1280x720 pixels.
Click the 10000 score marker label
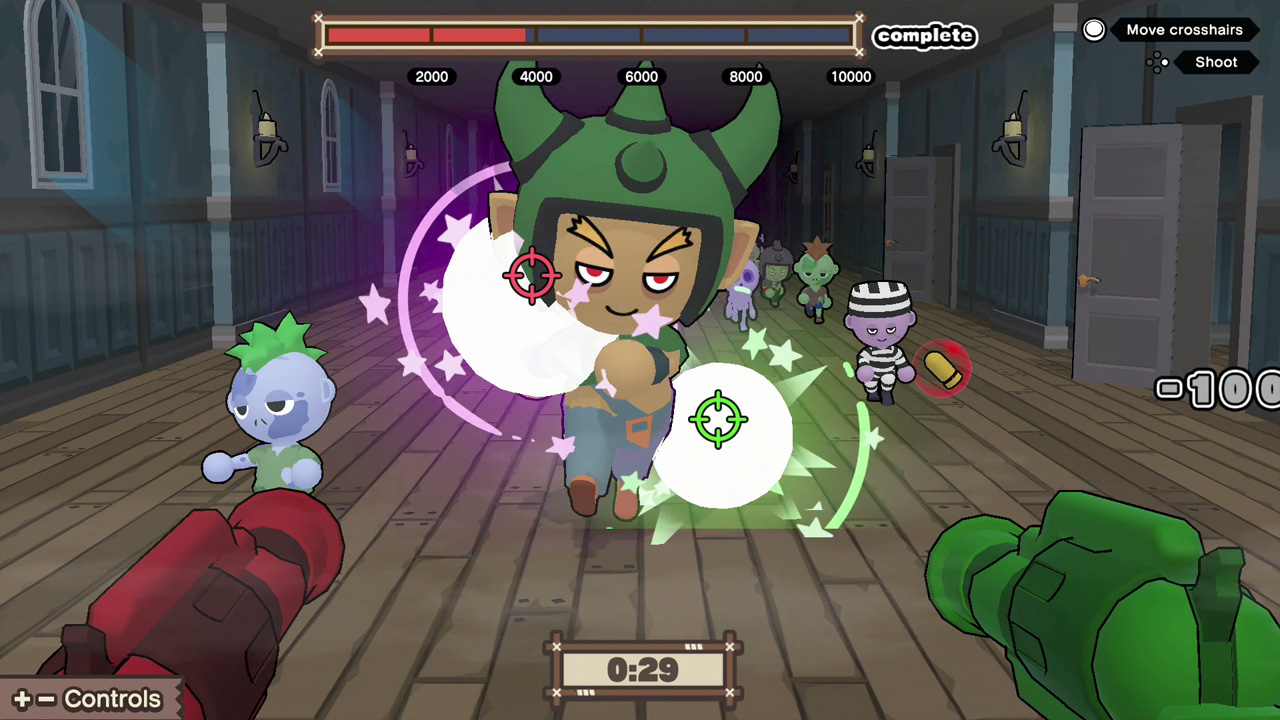point(851,76)
